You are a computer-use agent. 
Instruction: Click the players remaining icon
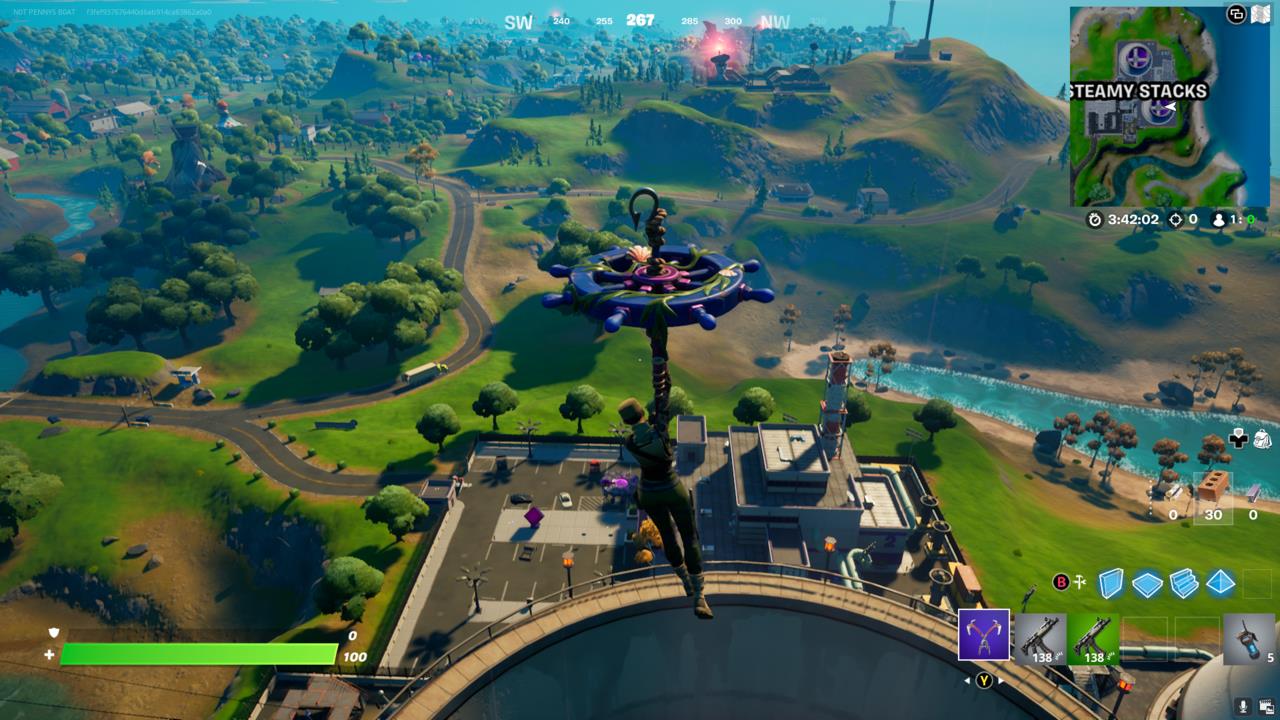tap(1219, 219)
